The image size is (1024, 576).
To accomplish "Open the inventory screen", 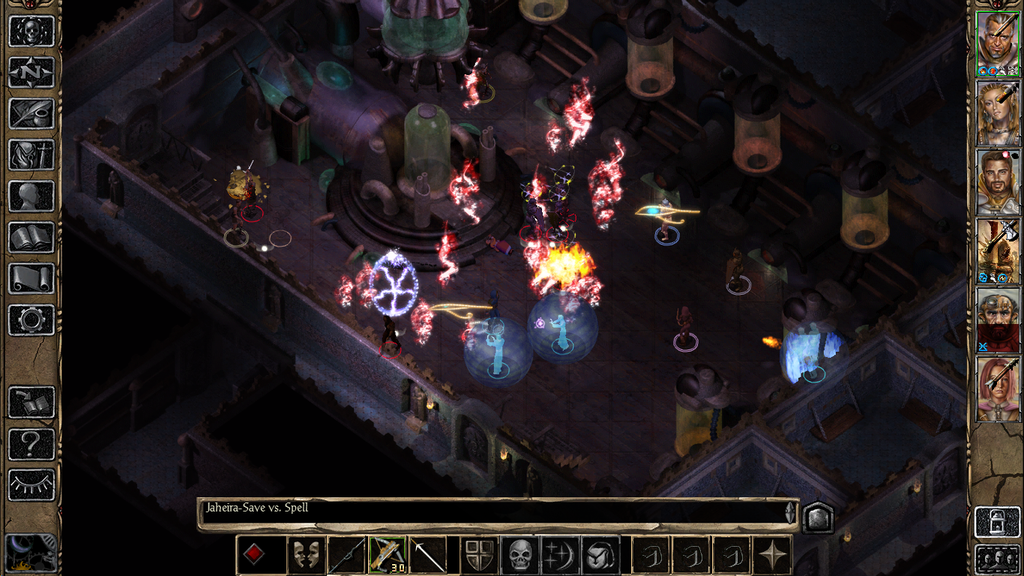I will pyautogui.click(x=31, y=154).
